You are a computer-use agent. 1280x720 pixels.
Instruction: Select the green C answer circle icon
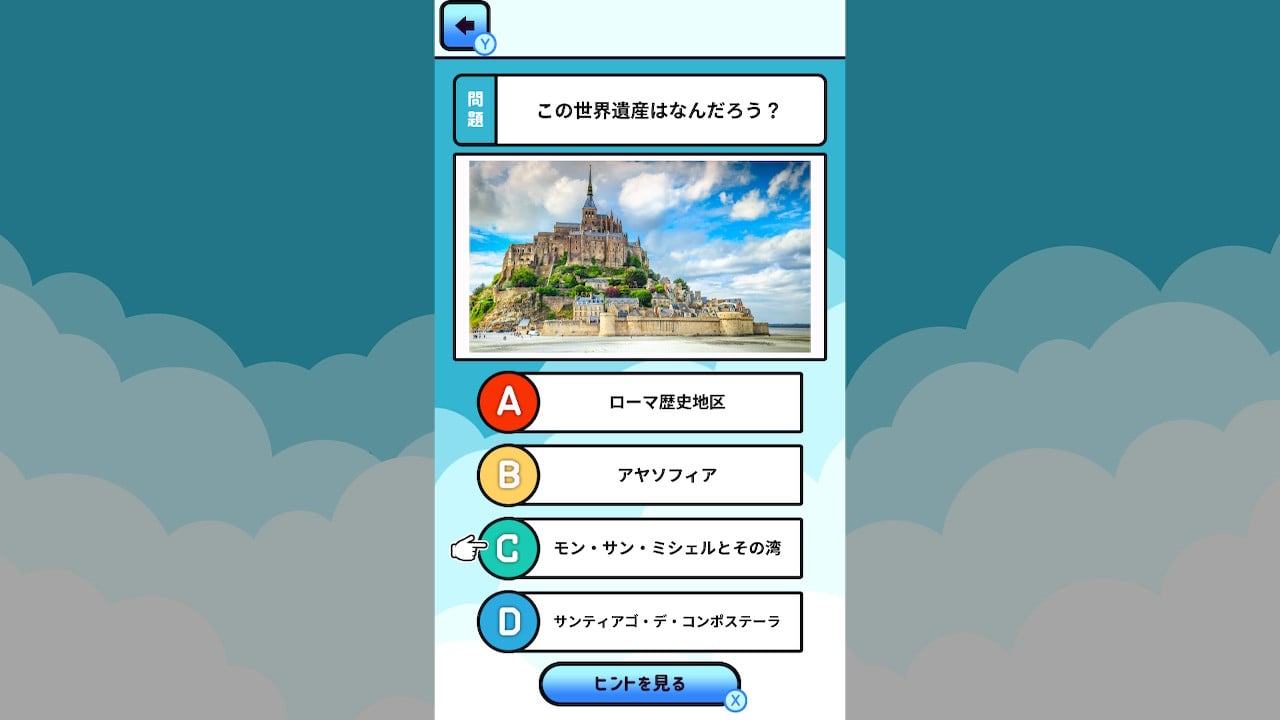click(508, 548)
